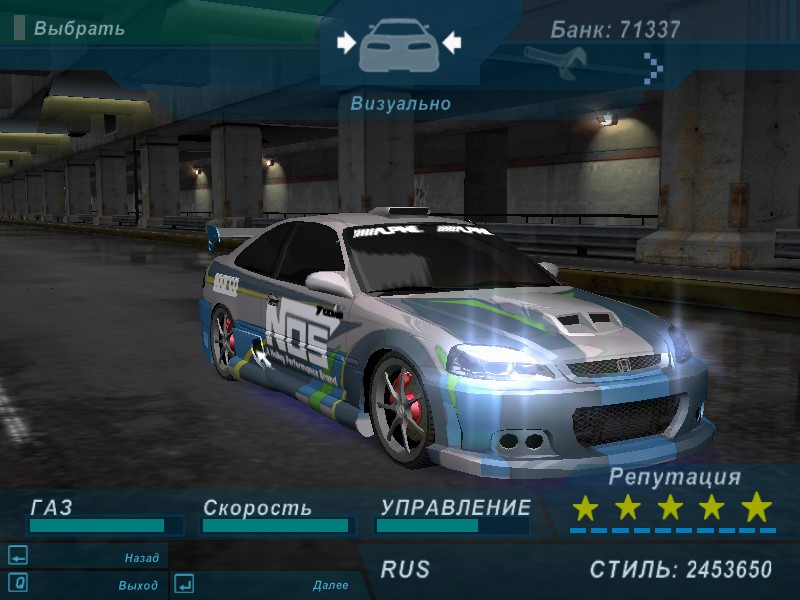Advance with the double chevron arrow
Viewport: 800px width, 600px height.
pyautogui.click(x=653, y=67)
